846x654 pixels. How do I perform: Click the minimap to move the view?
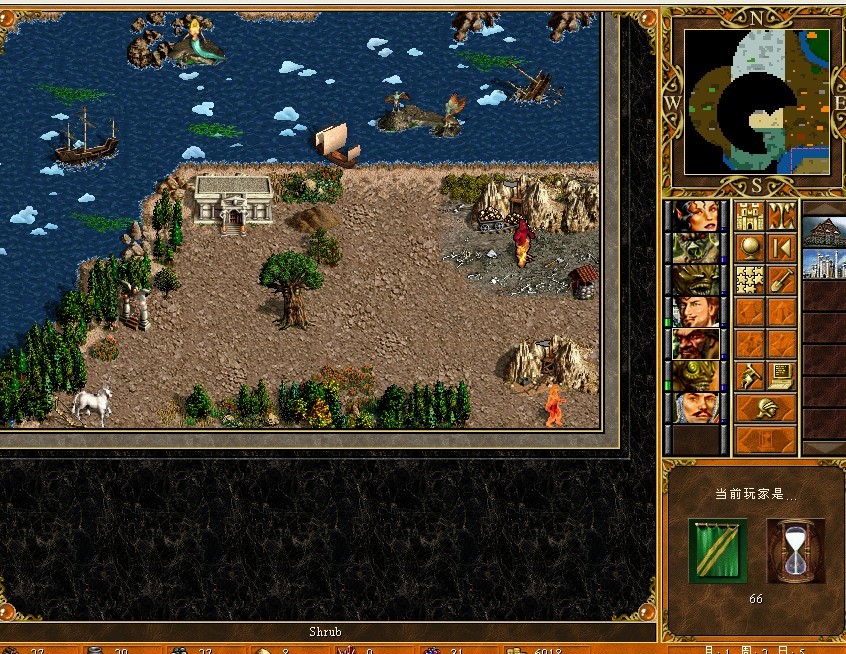tap(756, 101)
